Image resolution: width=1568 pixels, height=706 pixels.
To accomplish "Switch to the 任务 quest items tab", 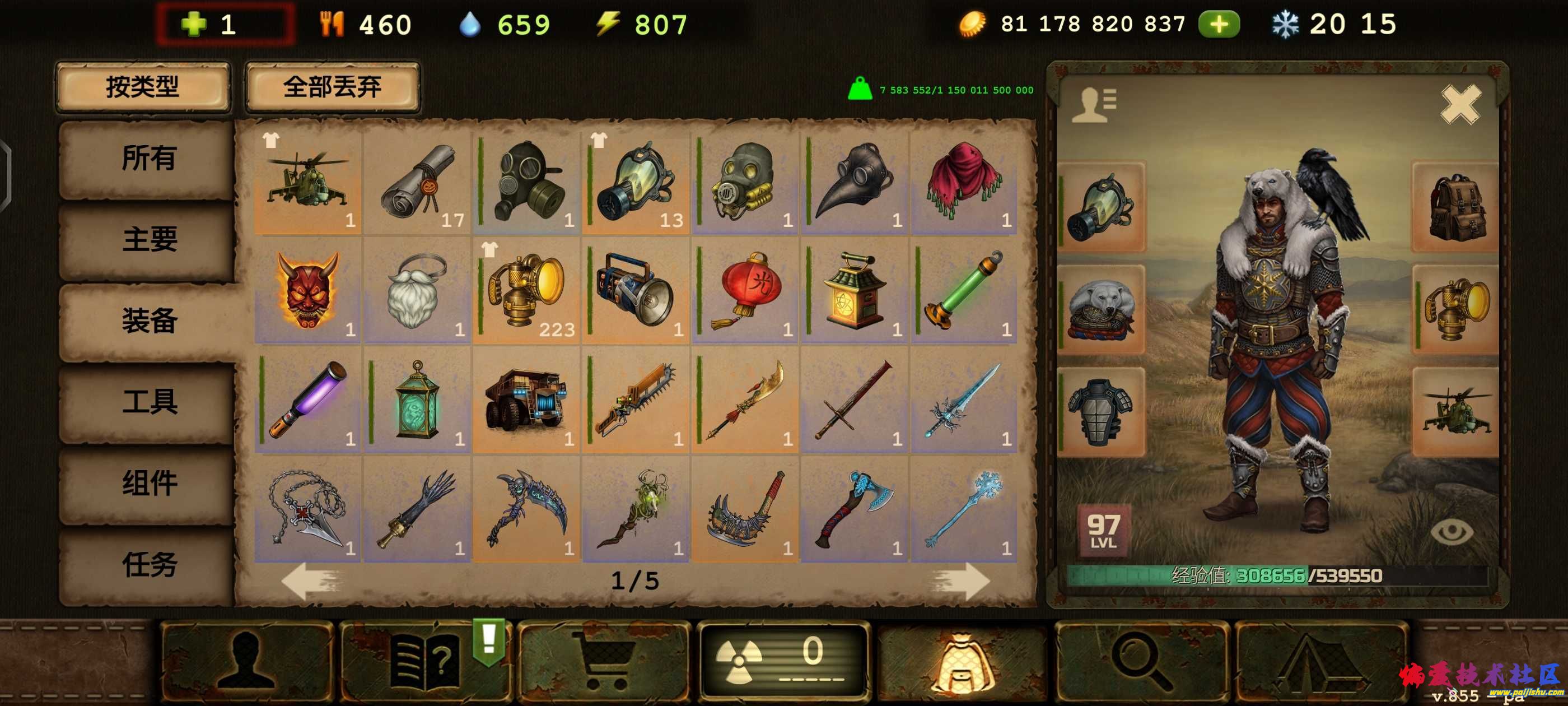I will [x=148, y=564].
